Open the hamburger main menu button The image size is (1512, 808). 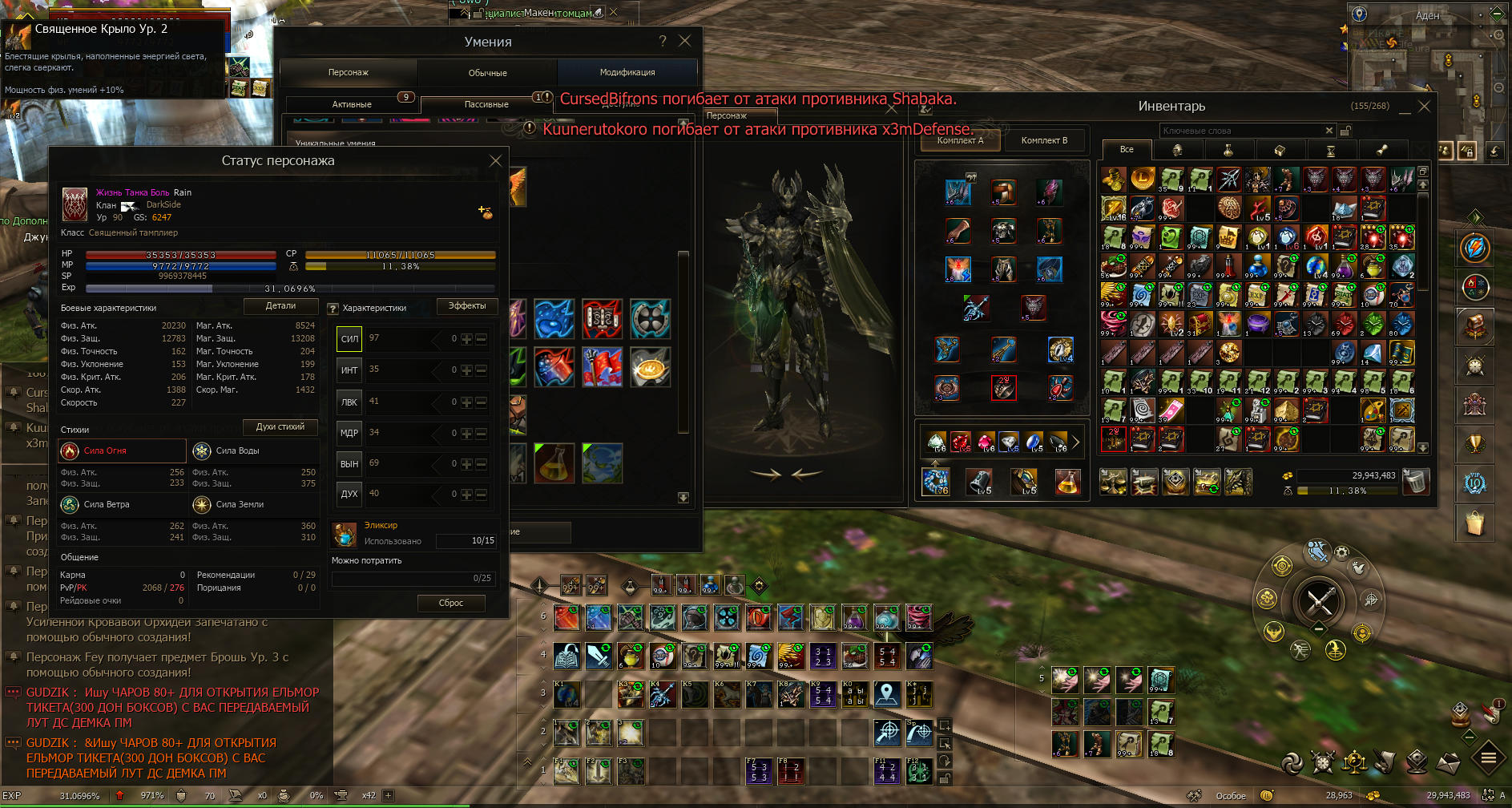coord(1488,757)
